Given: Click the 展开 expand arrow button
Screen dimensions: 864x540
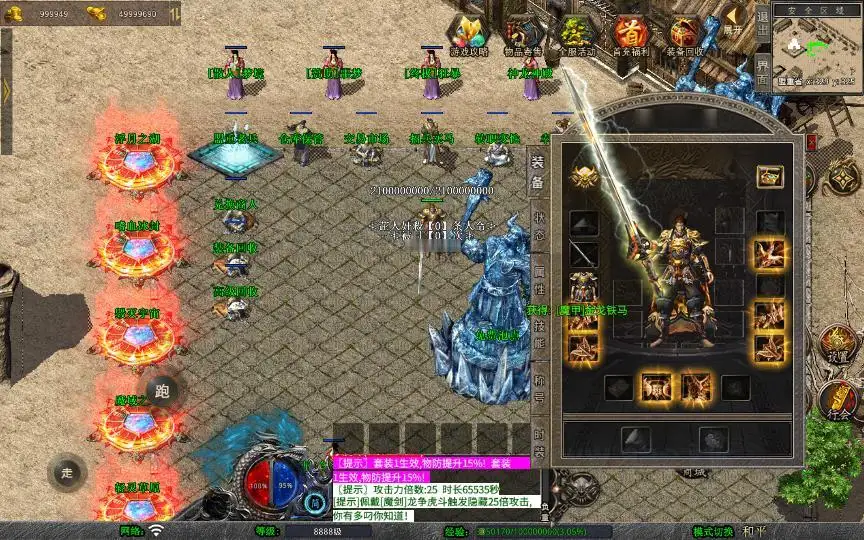Looking at the screenshot, I should pyautogui.click(x=734, y=22).
